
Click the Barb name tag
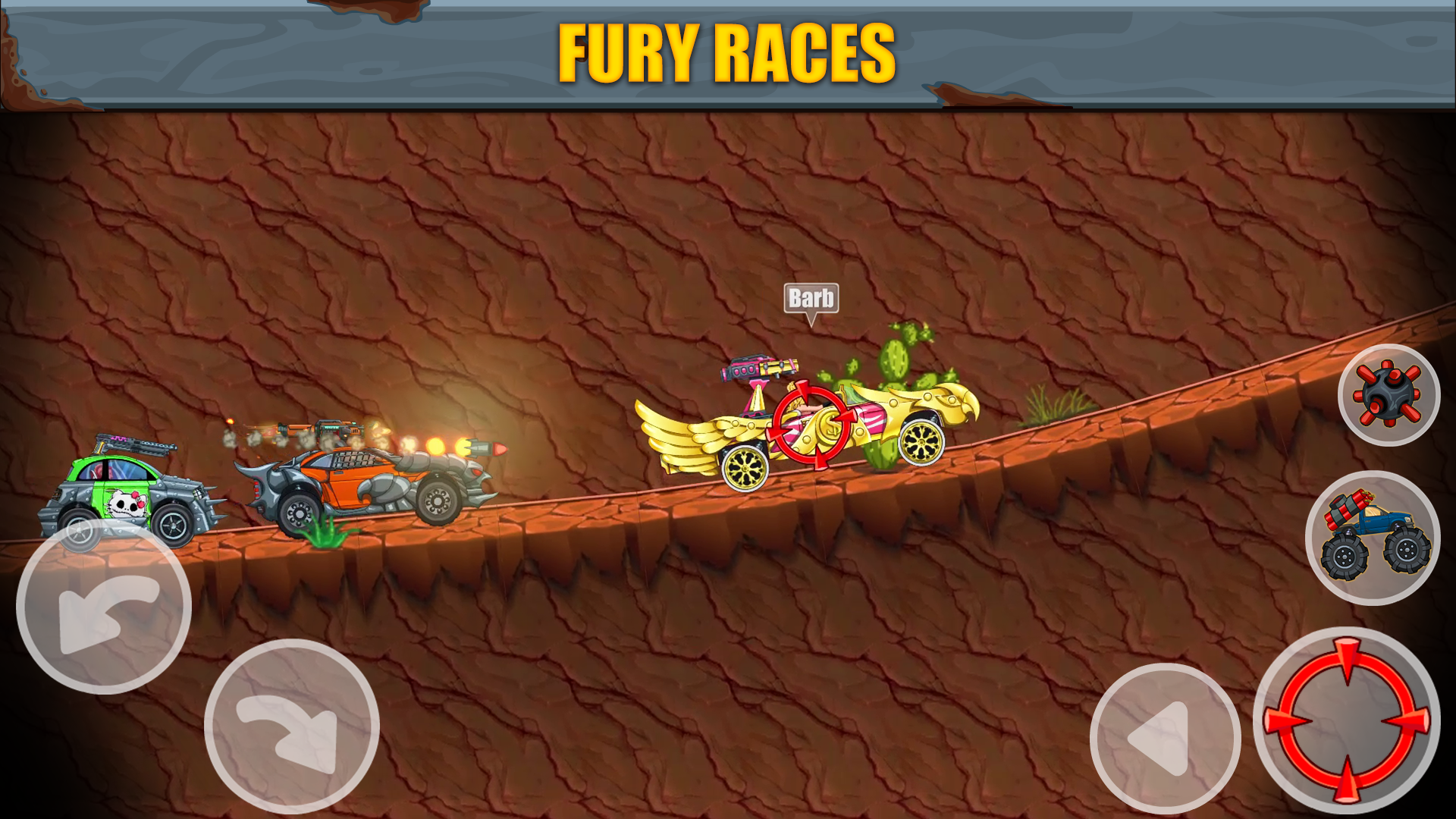pyautogui.click(x=811, y=299)
